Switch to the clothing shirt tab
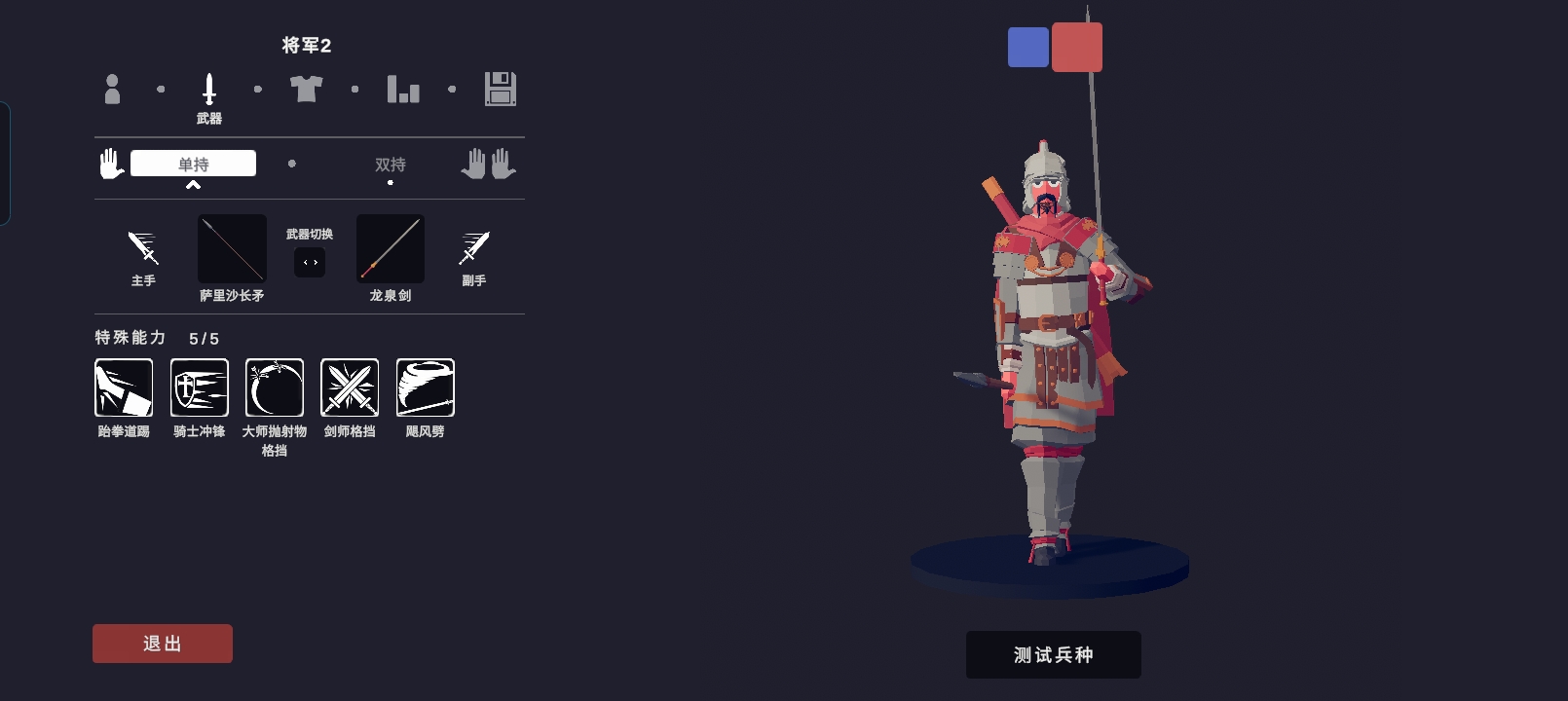 tap(306, 89)
